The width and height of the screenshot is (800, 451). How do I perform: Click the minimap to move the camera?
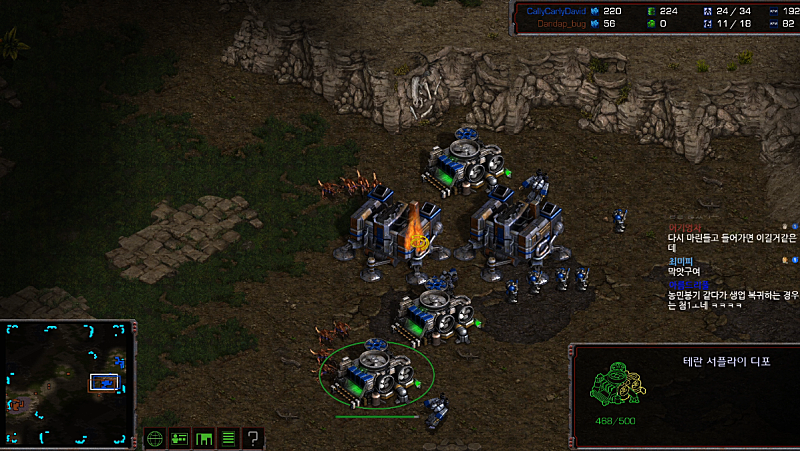click(x=68, y=383)
